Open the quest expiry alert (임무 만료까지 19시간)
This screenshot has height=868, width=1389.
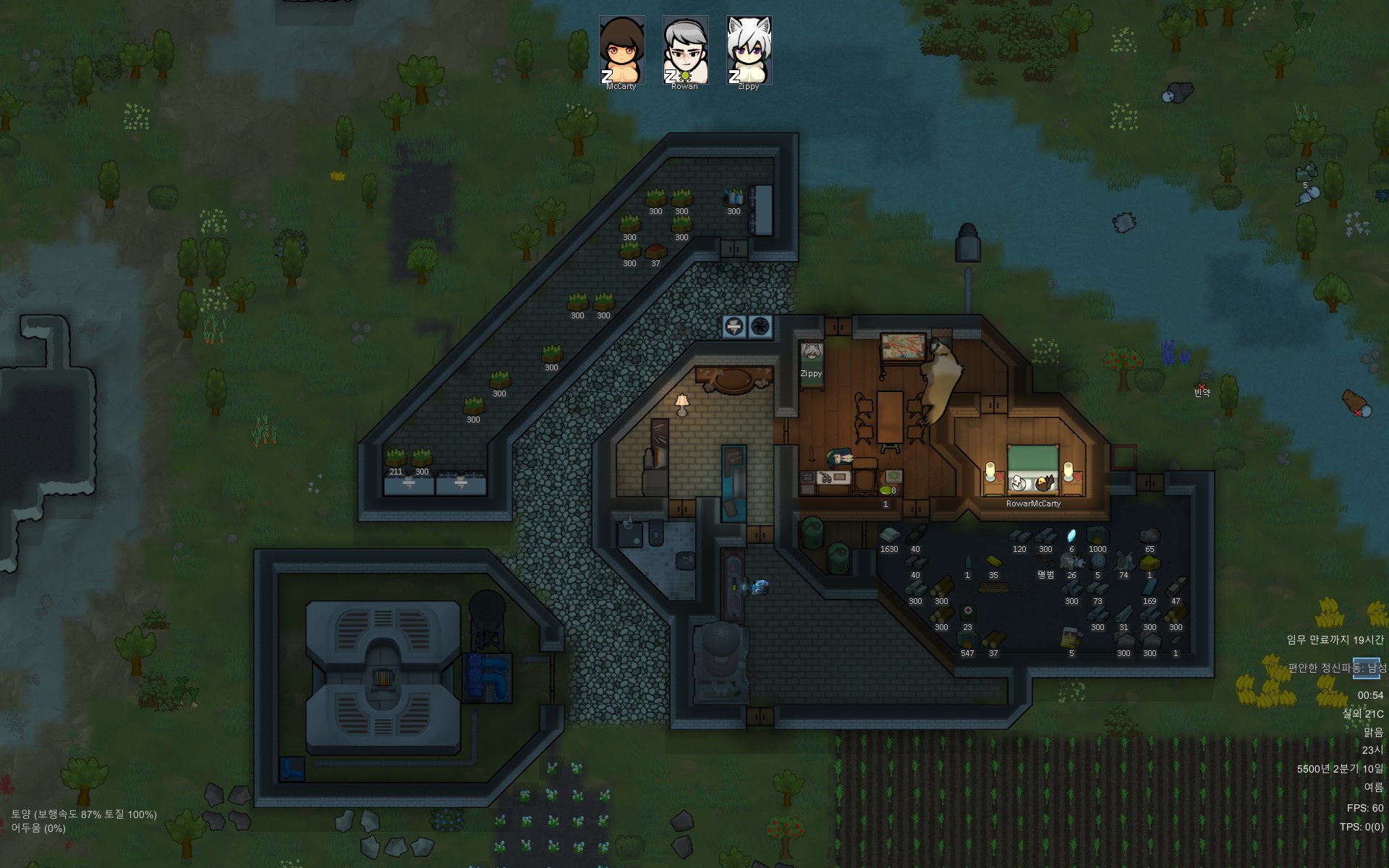click(x=1335, y=639)
